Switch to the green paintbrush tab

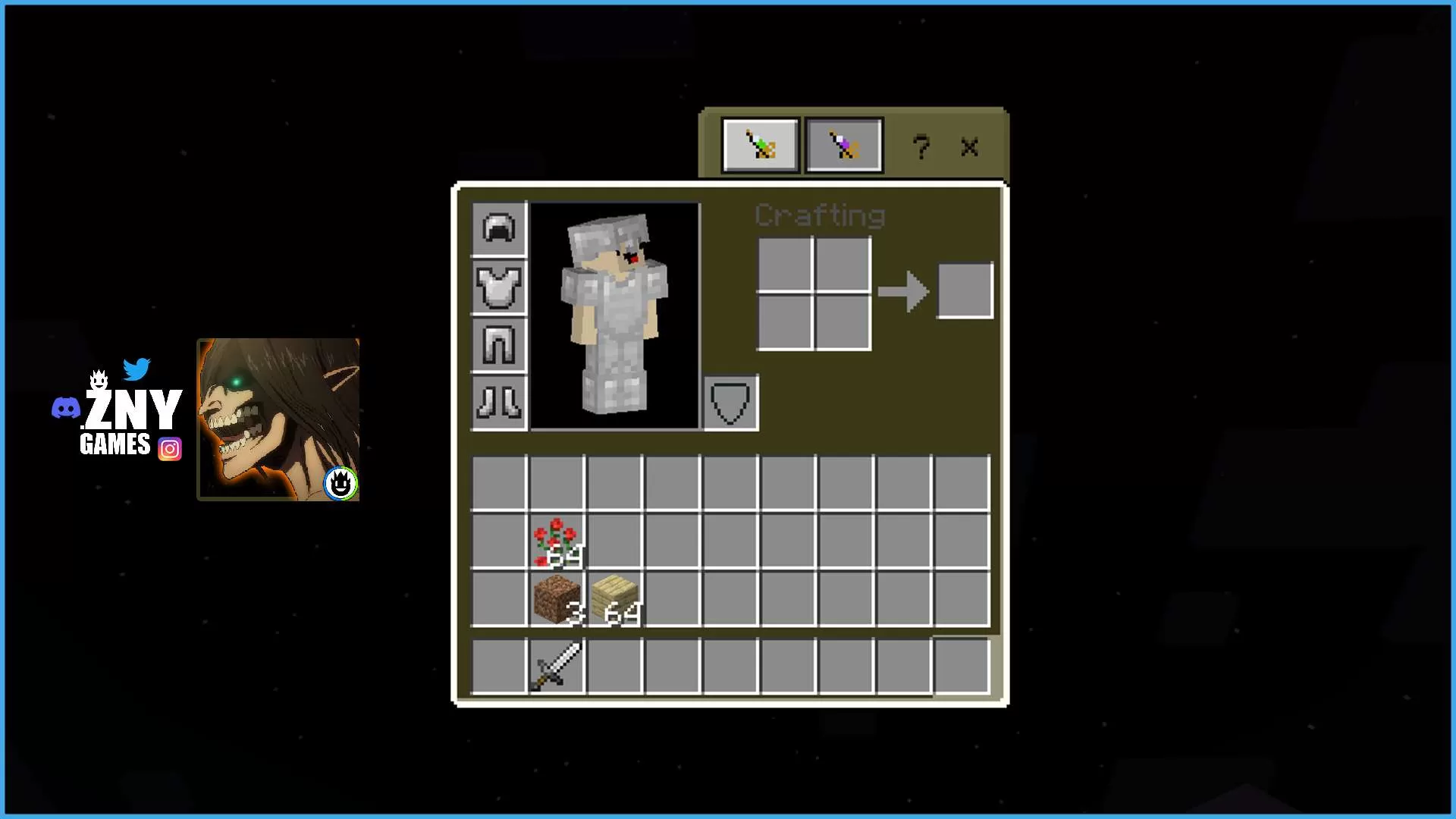tap(759, 145)
